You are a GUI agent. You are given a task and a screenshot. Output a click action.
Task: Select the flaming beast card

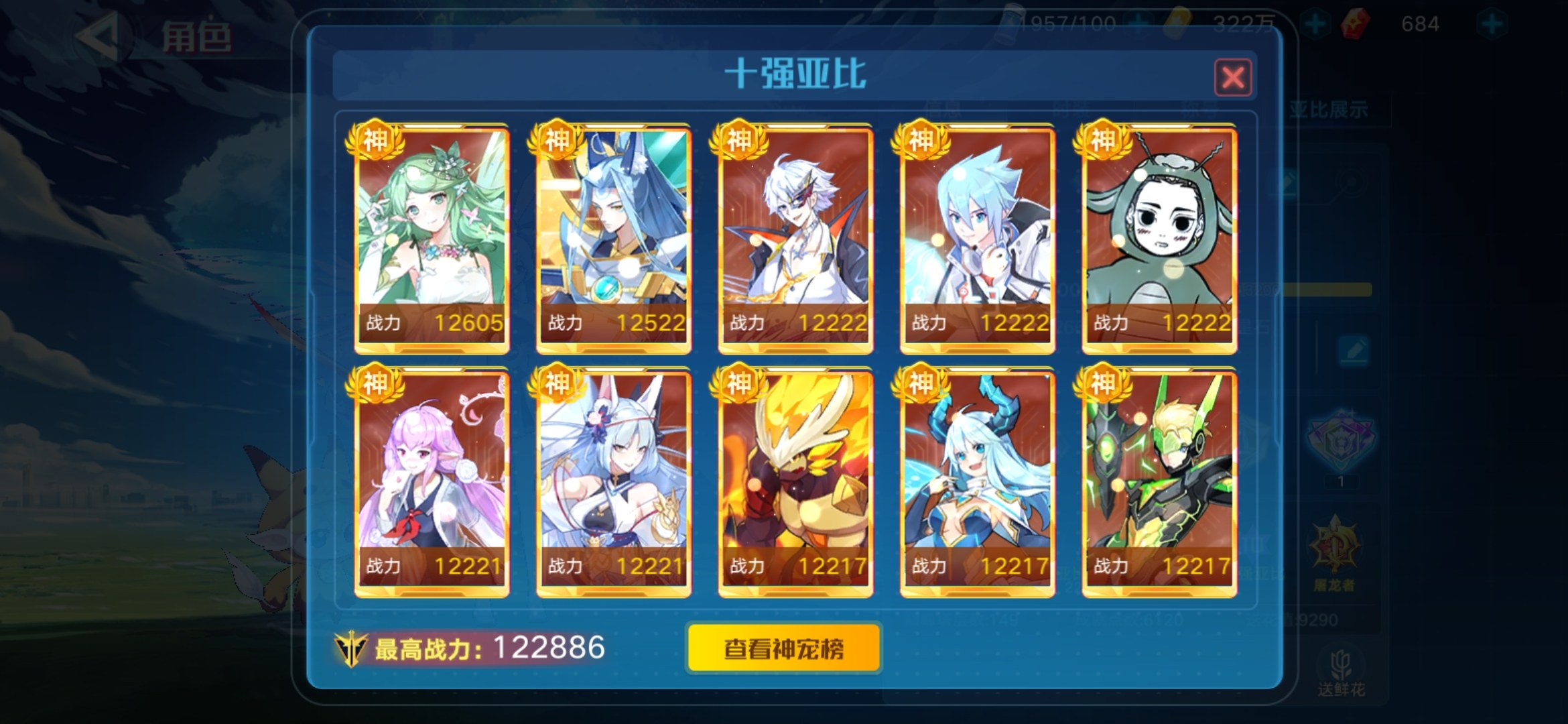click(x=795, y=481)
